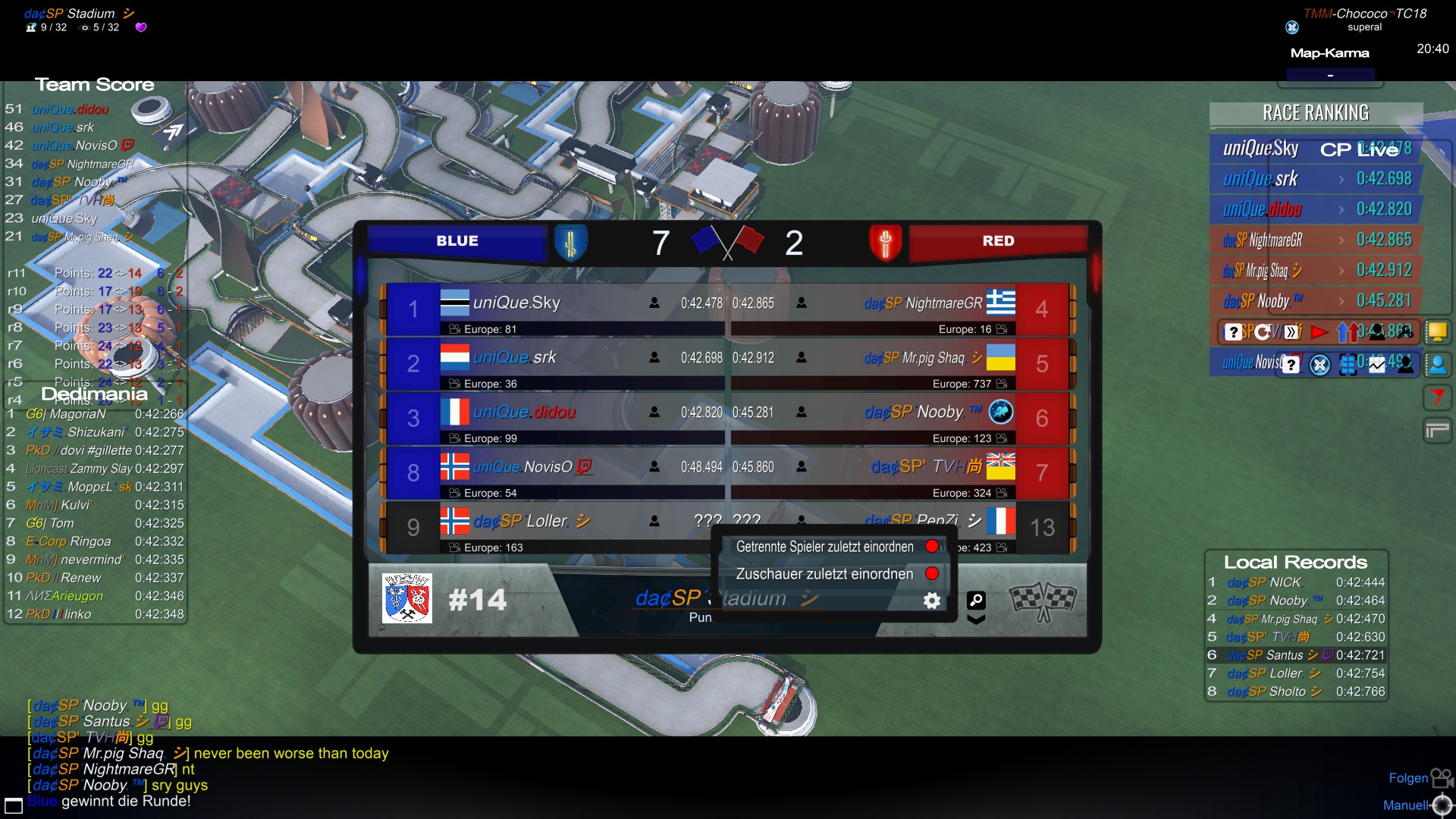This screenshot has width=1456, height=819.
Task: Toggle 'Getrennte Spieler zuletzt einordnen' option
Action: [932, 547]
